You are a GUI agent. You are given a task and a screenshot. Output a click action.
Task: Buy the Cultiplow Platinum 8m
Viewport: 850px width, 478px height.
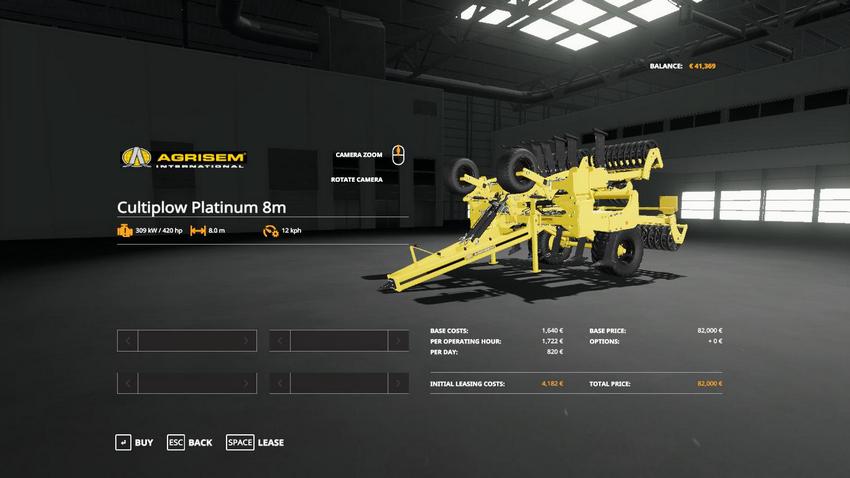tap(135, 442)
